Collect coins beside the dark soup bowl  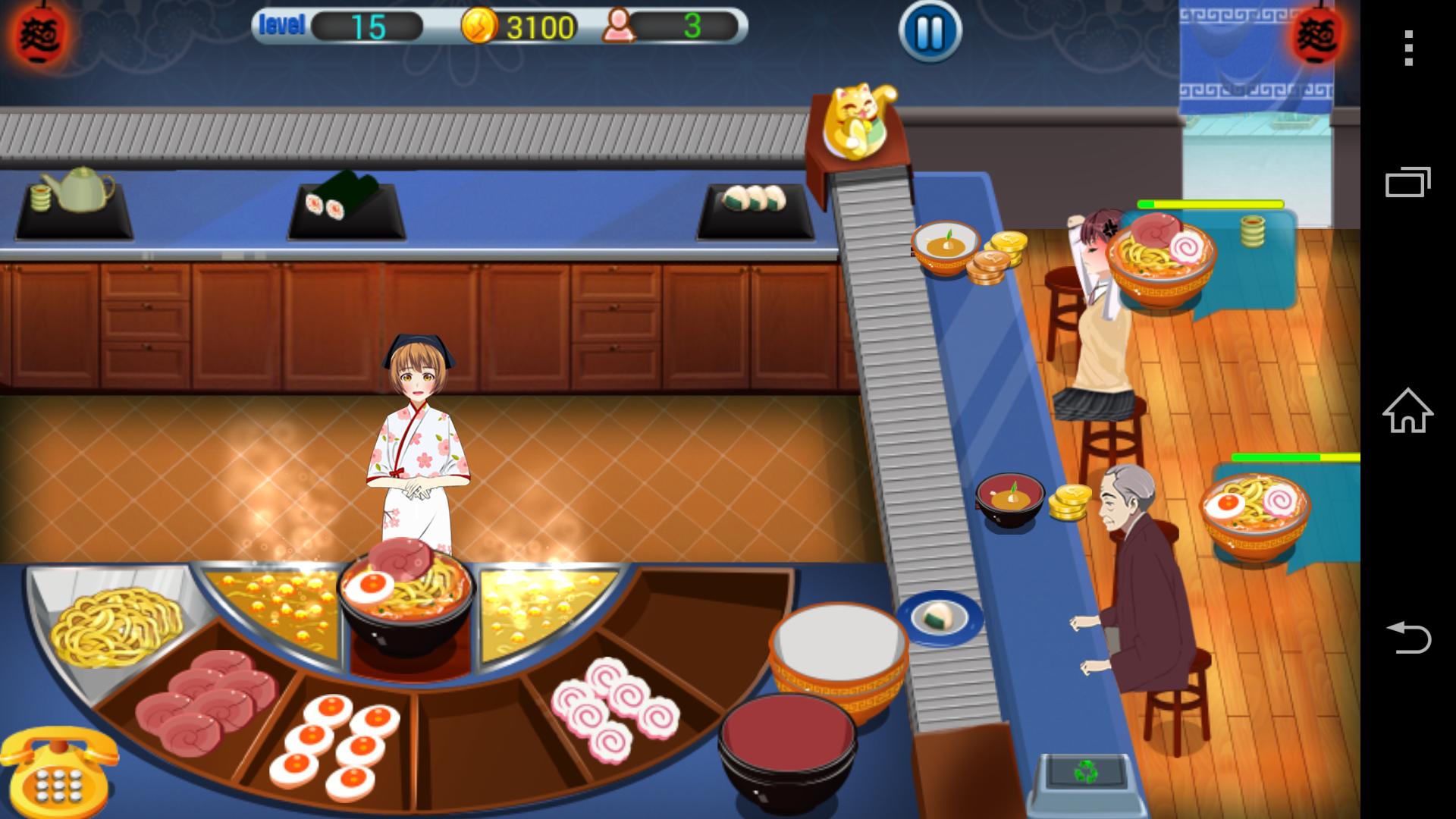[1069, 502]
